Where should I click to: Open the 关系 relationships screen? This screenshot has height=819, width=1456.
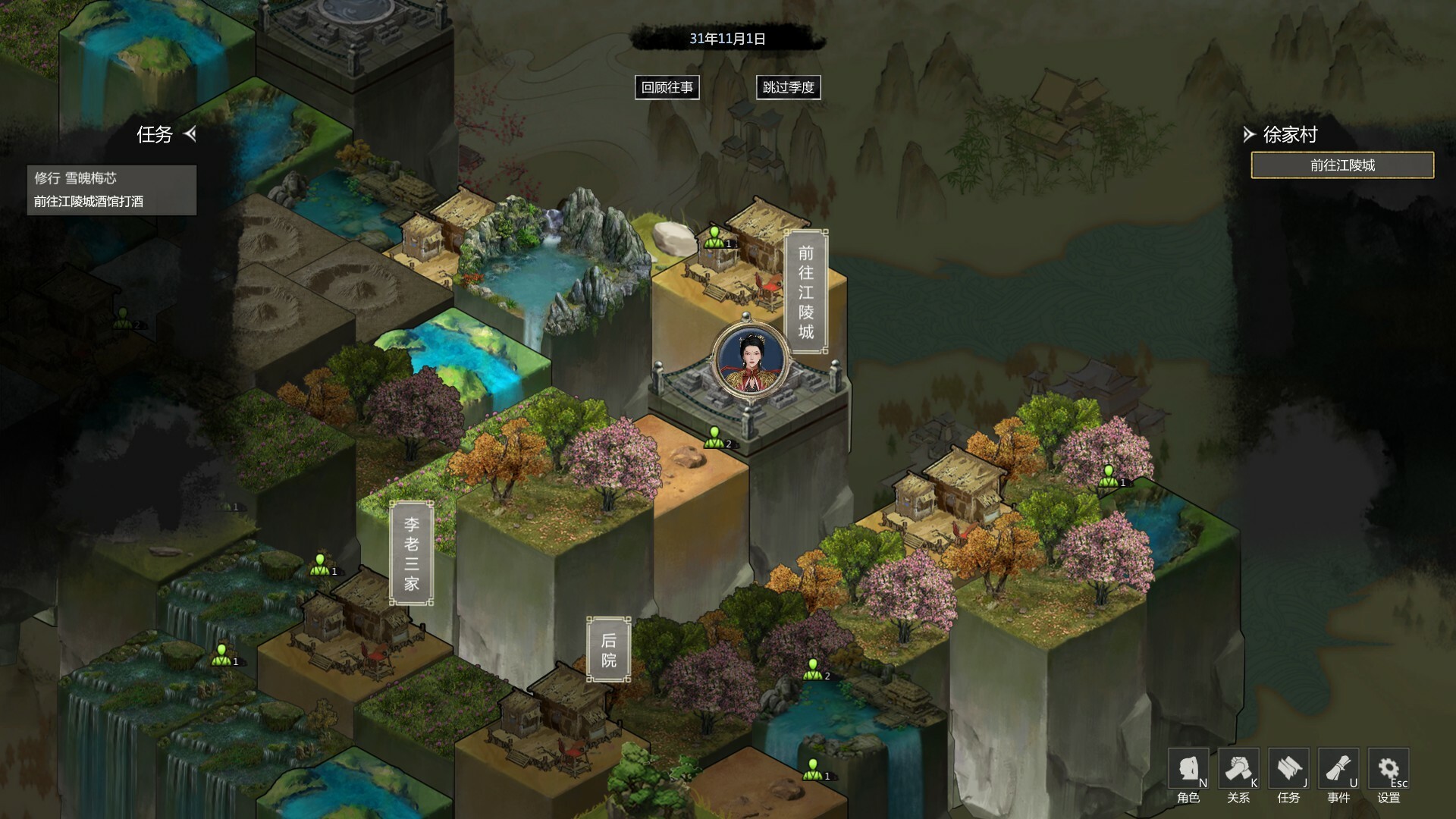coord(1238,770)
